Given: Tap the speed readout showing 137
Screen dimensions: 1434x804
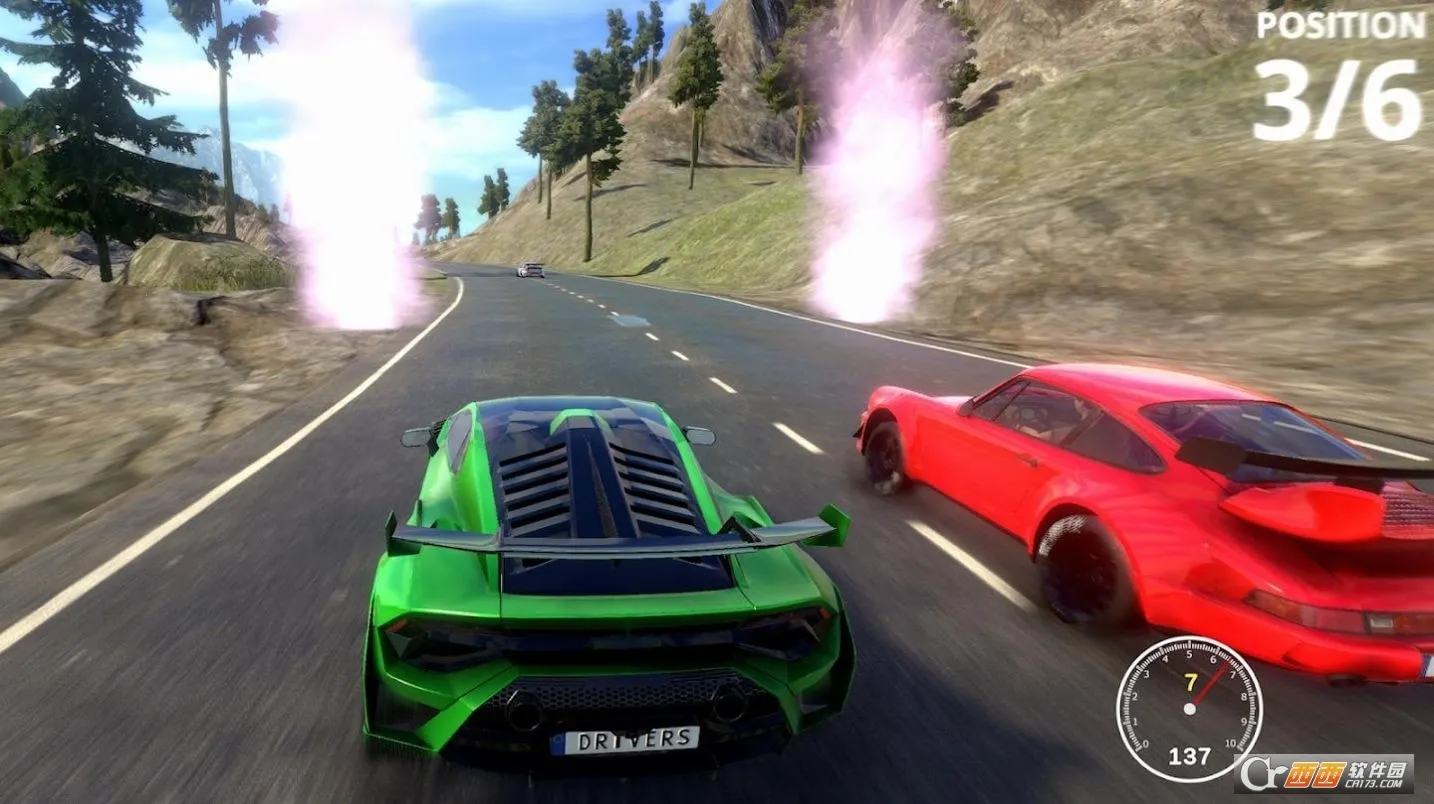Looking at the screenshot, I should pyautogui.click(x=1191, y=754).
